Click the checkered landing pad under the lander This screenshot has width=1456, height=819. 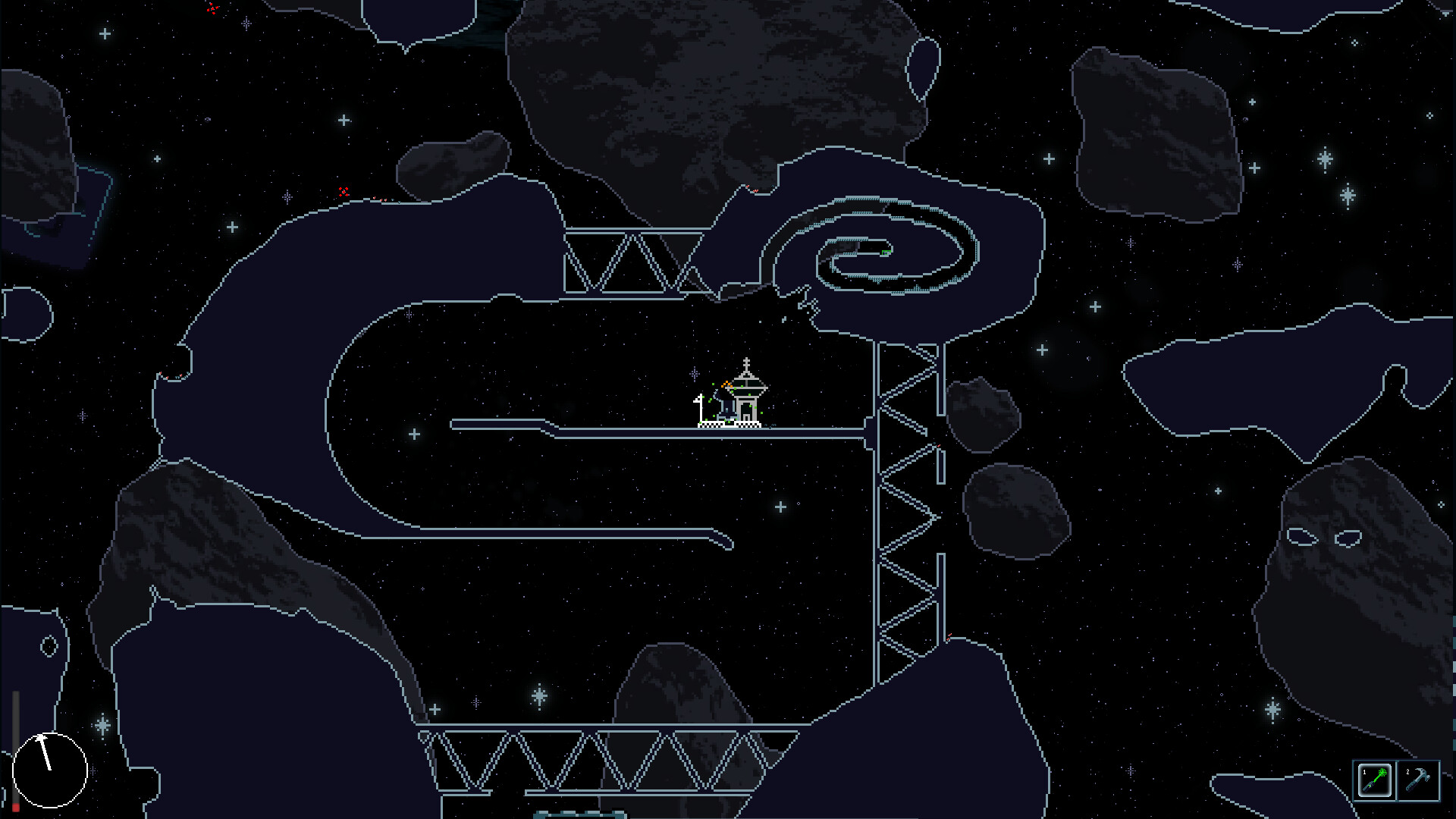click(728, 425)
